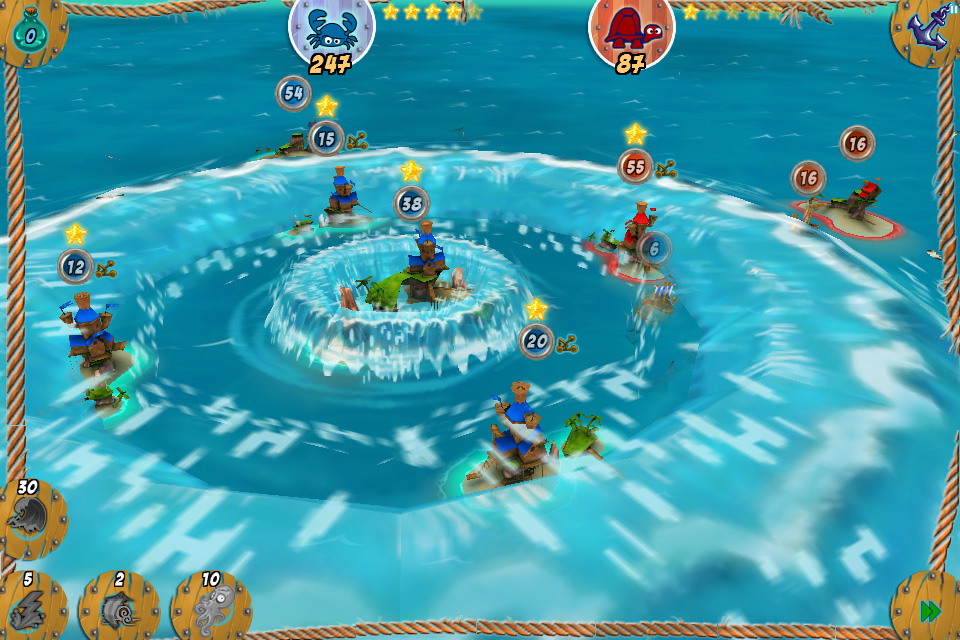Summon the octopus power costing 10
The width and height of the screenshot is (960, 640).
point(209,605)
